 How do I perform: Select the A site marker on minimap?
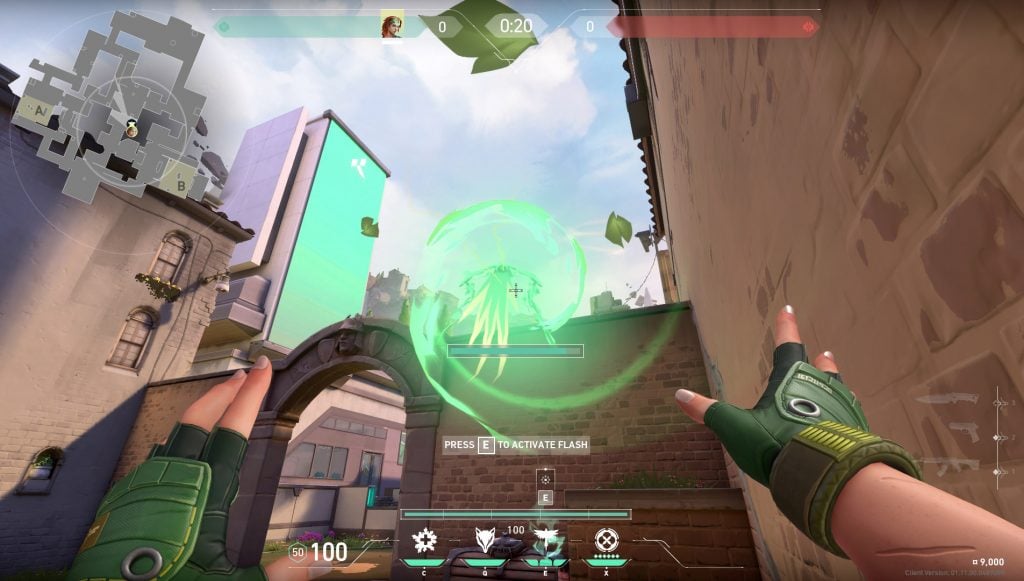(x=43, y=108)
